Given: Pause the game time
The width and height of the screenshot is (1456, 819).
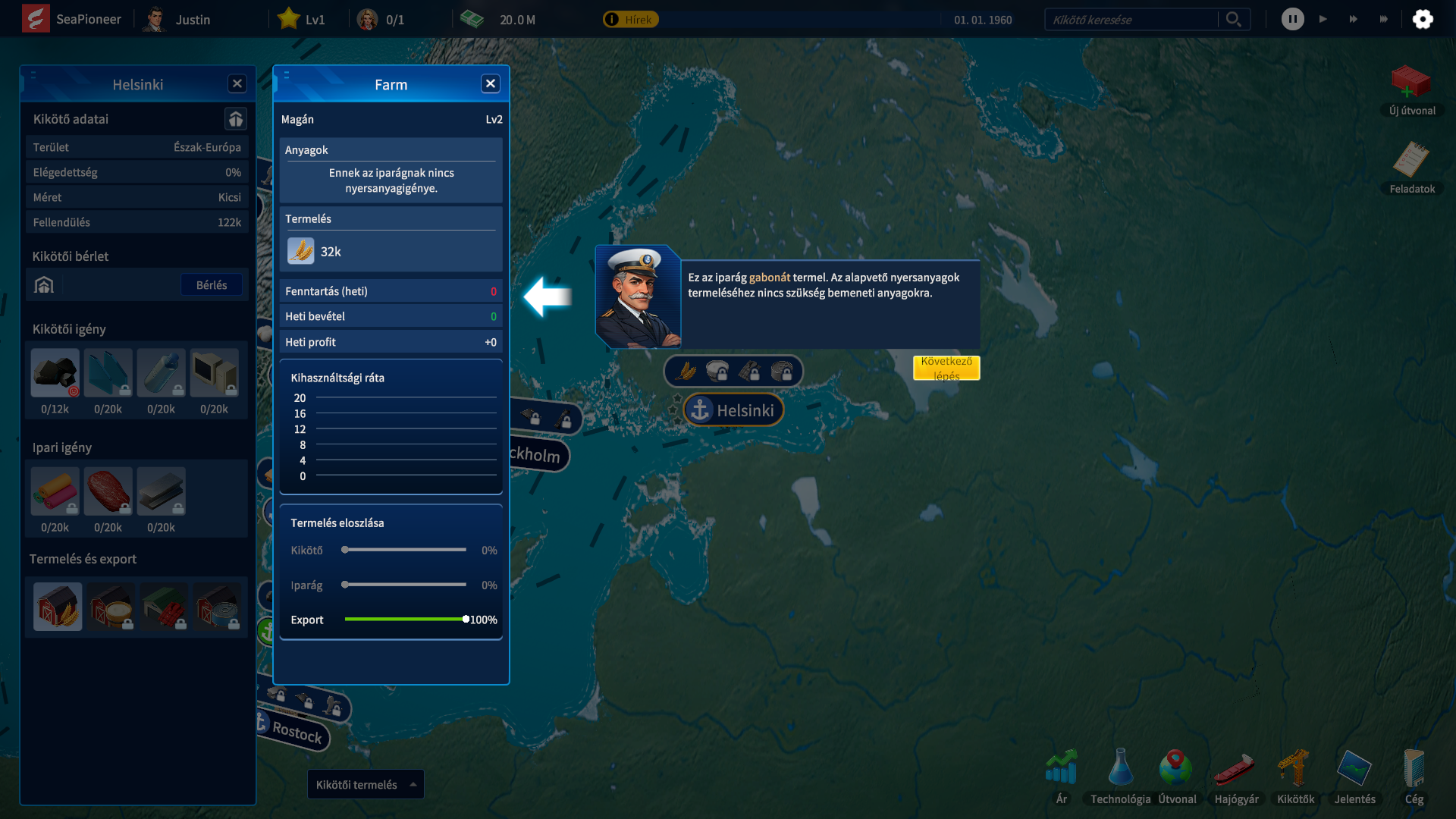Looking at the screenshot, I should (x=1293, y=20).
